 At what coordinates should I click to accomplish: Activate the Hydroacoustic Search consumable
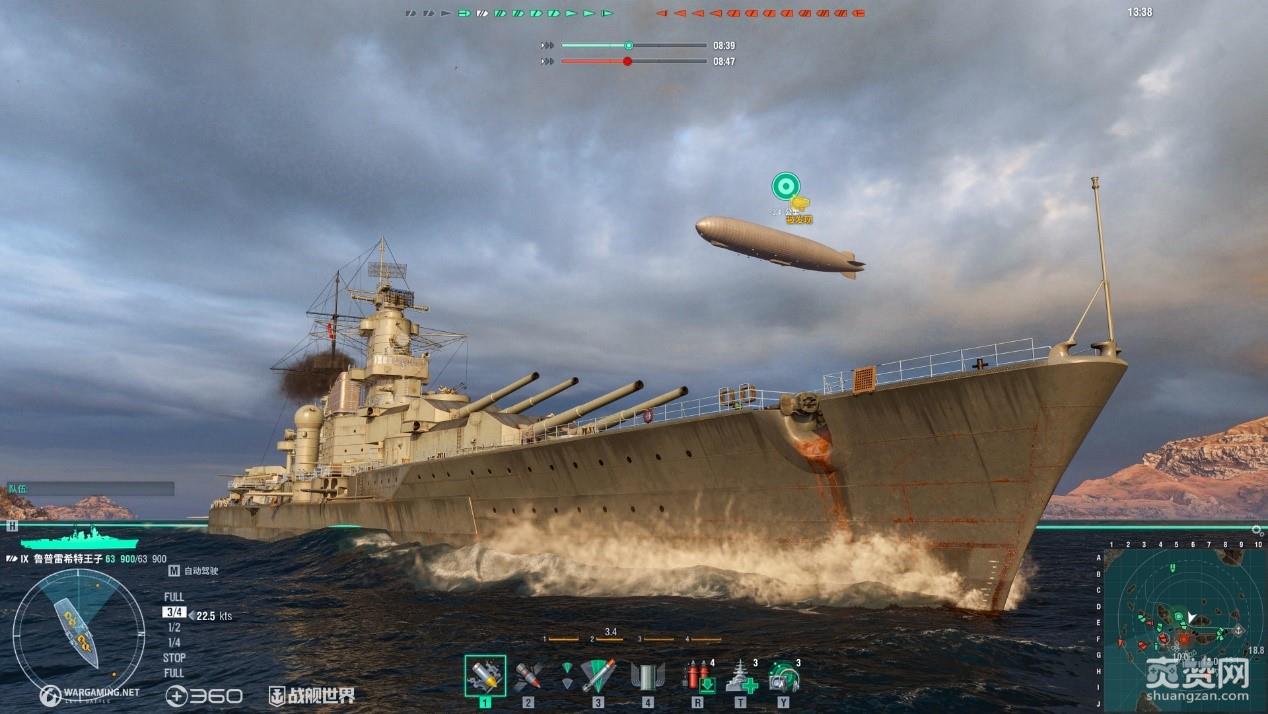(x=783, y=676)
